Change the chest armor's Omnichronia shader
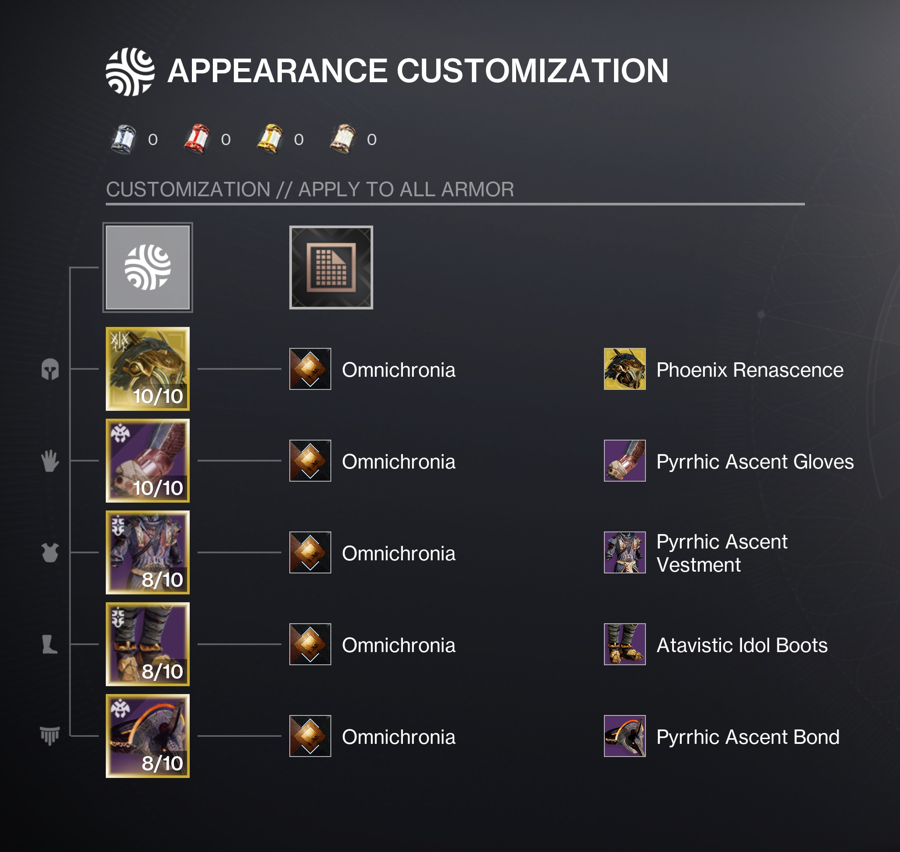This screenshot has width=900, height=852. 310,553
